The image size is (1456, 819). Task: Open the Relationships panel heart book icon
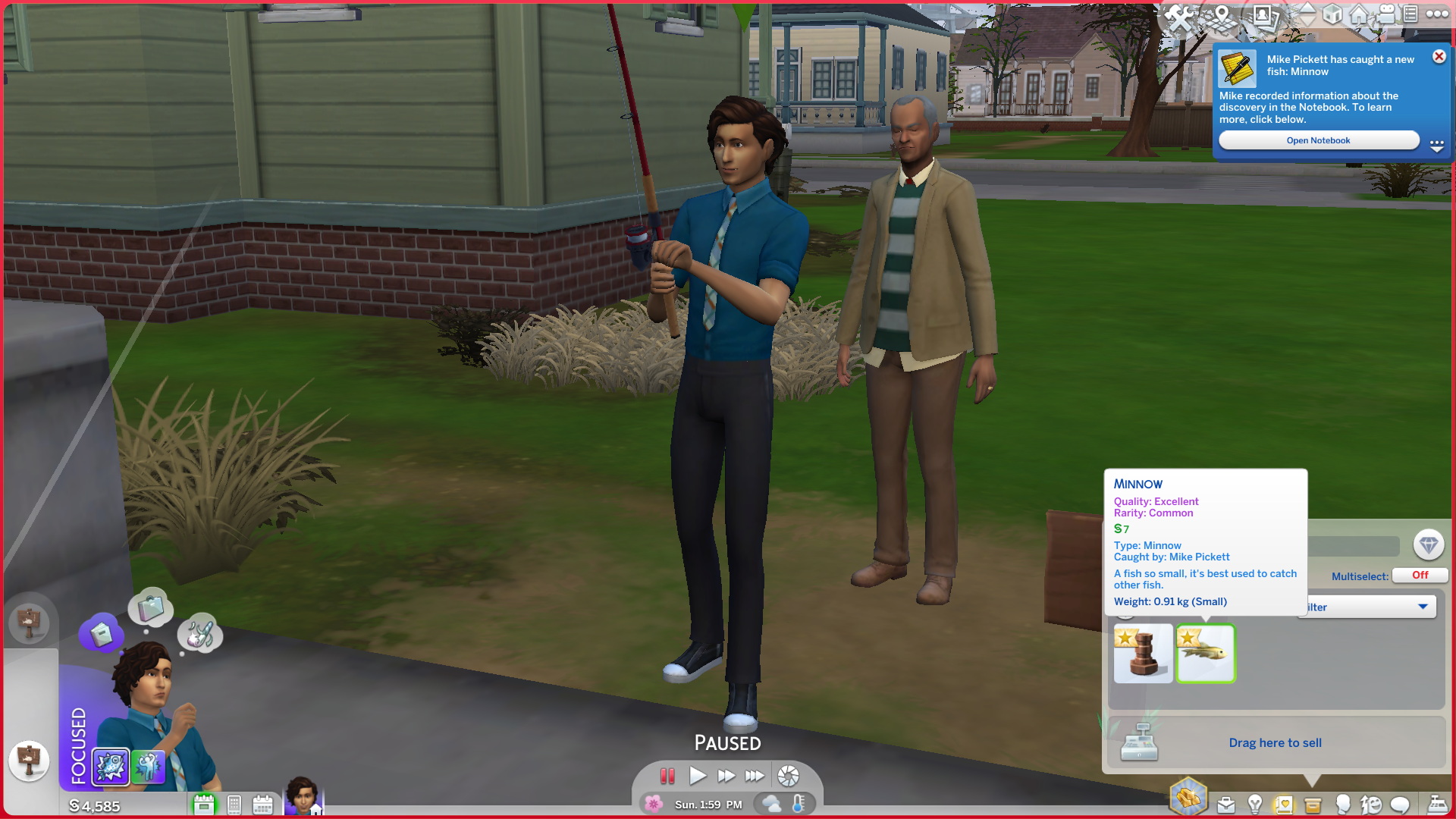click(x=1283, y=804)
